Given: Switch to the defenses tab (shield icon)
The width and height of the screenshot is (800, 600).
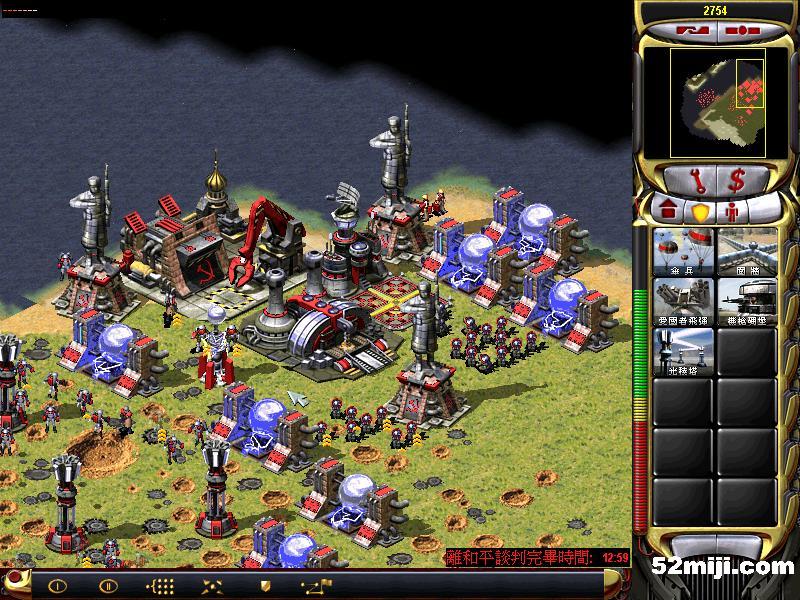Looking at the screenshot, I should tap(700, 212).
